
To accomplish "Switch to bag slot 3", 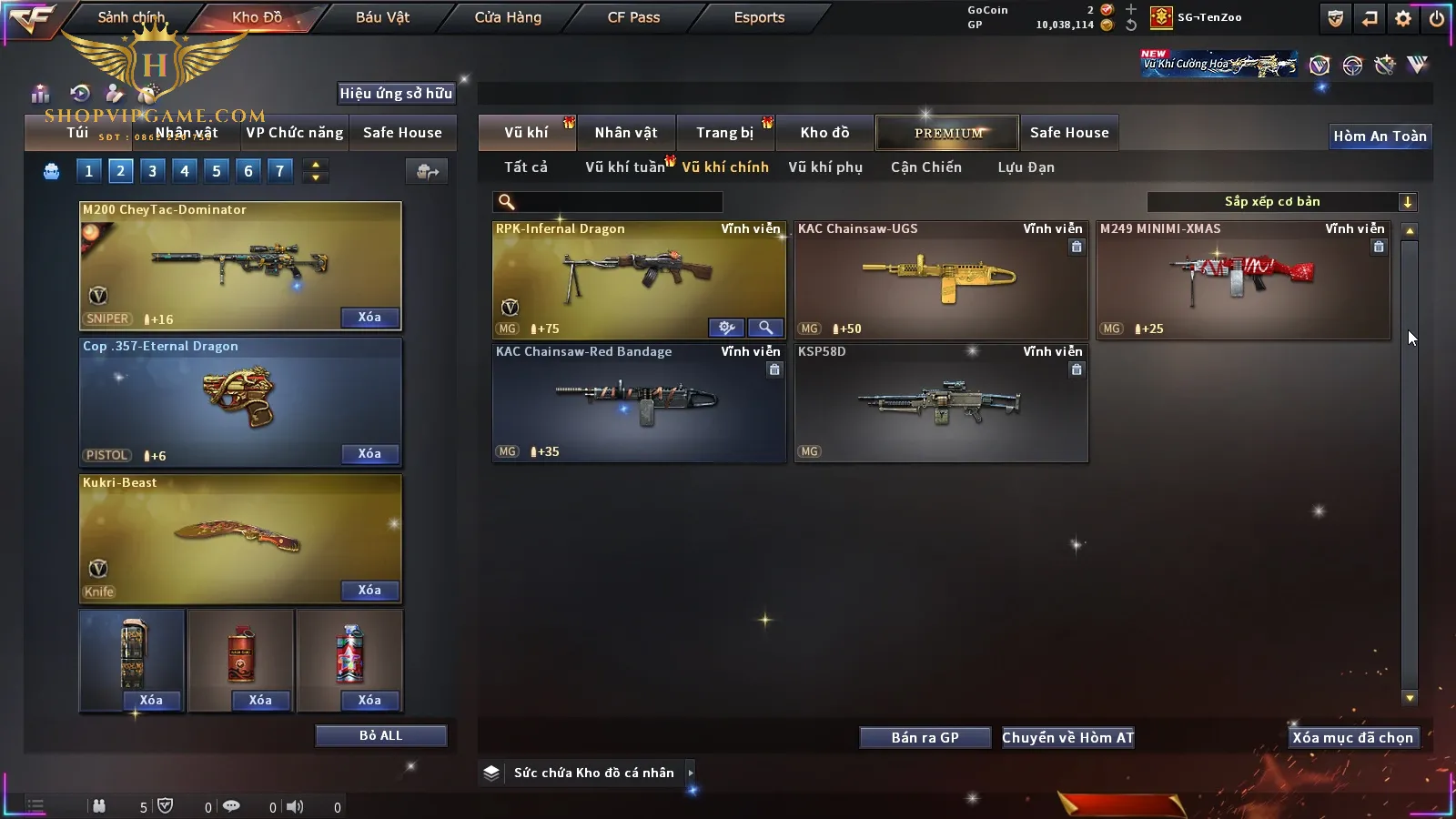I will (152, 171).
